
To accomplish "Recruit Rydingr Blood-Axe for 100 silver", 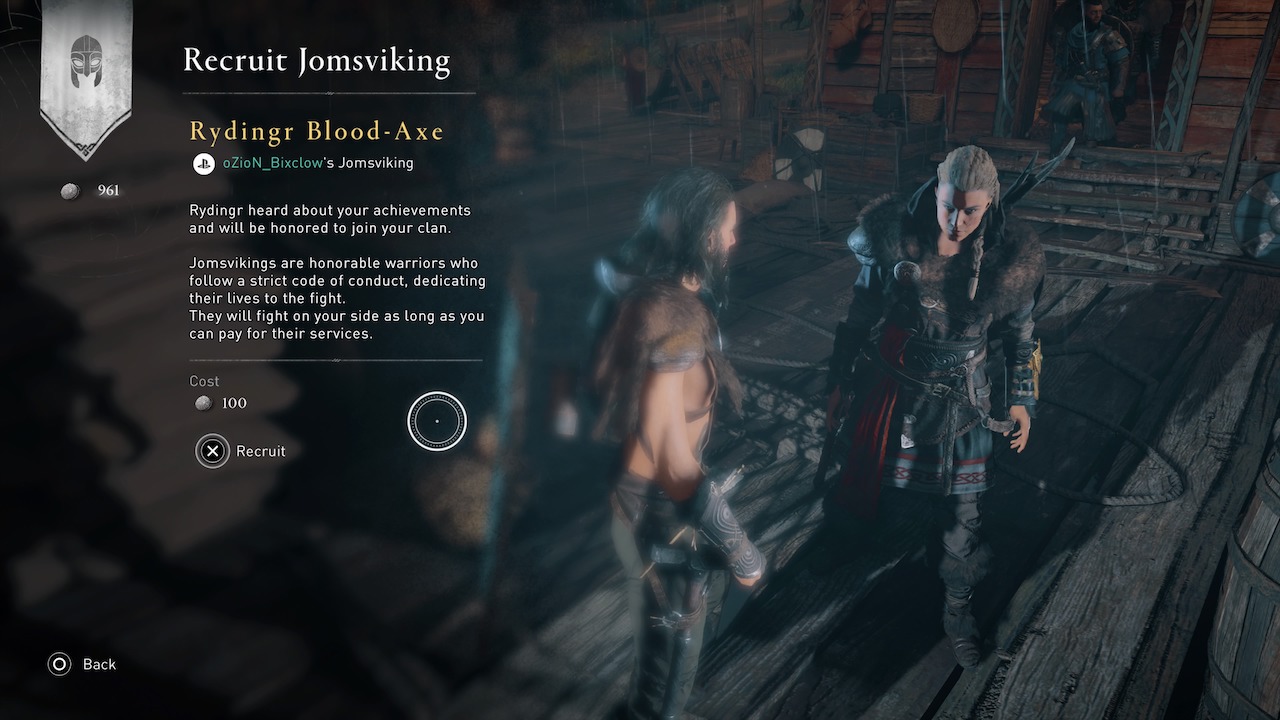I will [241, 451].
